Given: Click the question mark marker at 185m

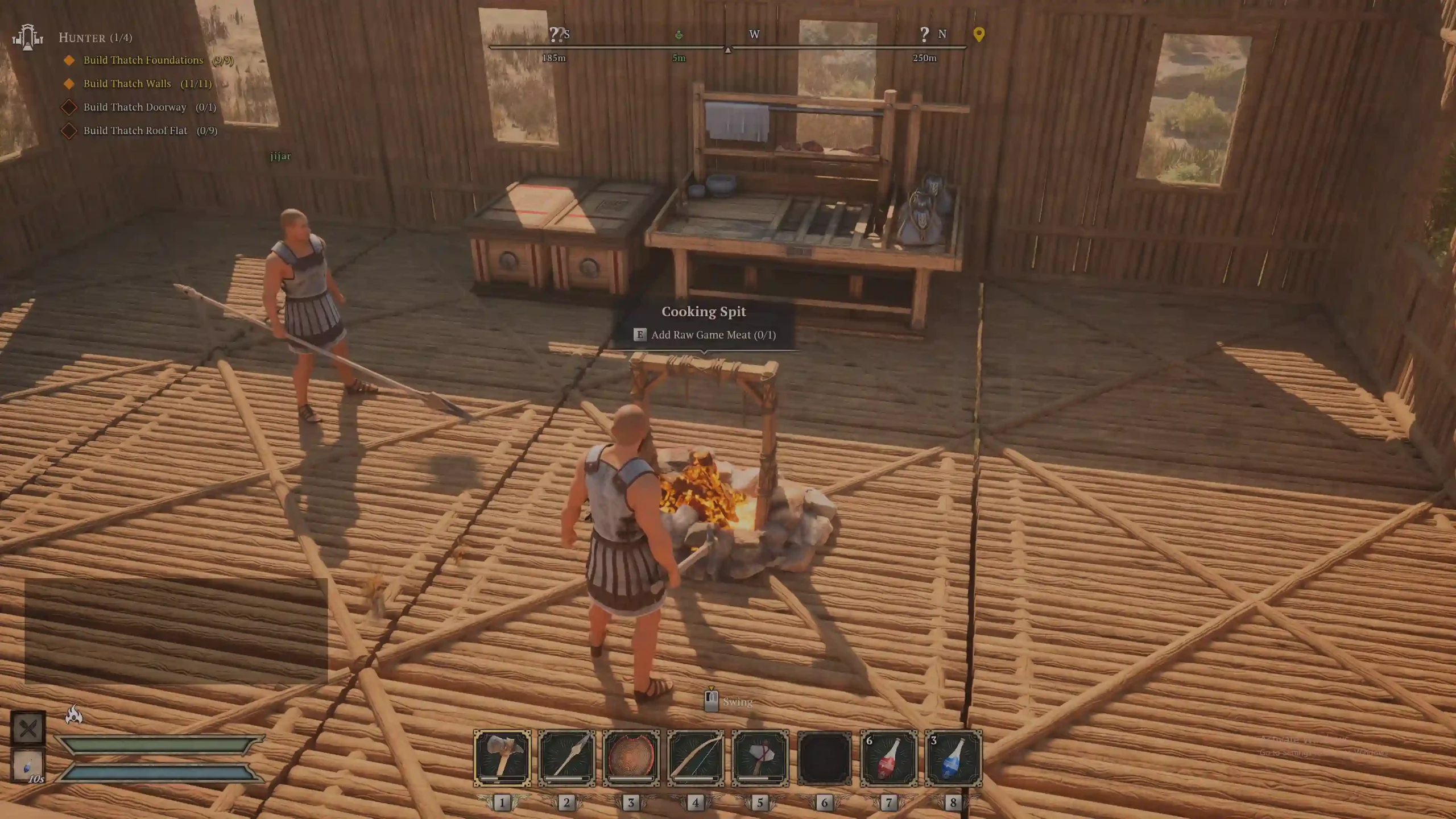Looking at the screenshot, I should 554,35.
